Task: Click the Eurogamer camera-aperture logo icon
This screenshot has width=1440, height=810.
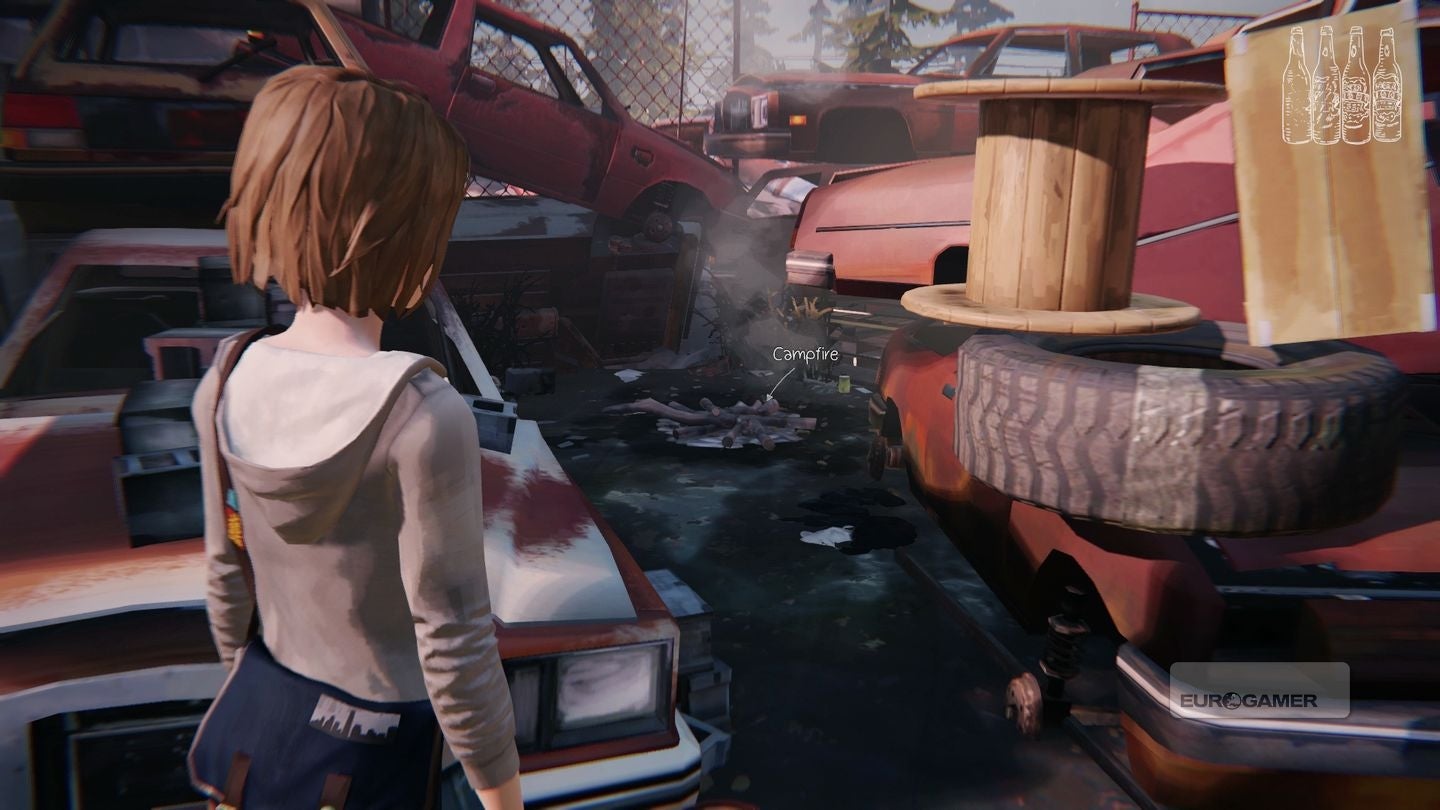Action: click(1232, 700)
